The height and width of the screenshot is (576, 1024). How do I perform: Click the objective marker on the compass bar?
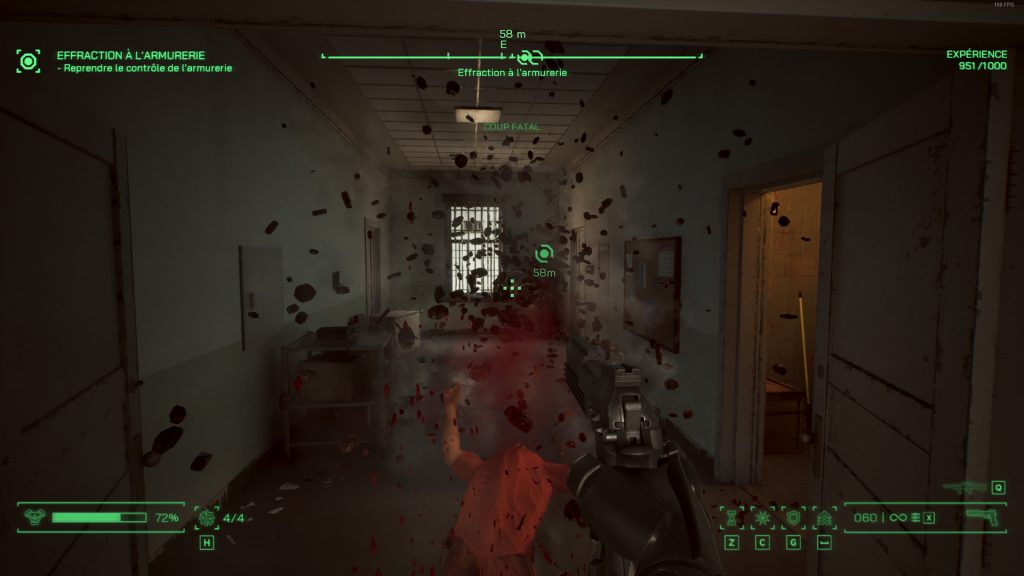click(x=529, y=56)
